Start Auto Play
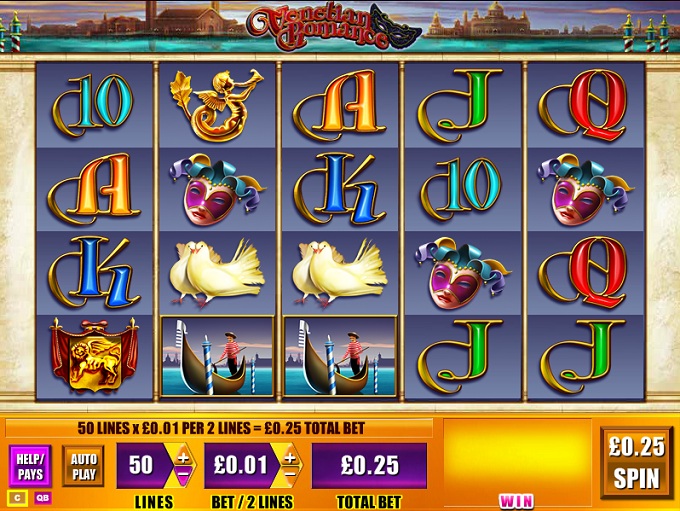The width and height of the screenshot is (680, 511). (x=83, y=465)
